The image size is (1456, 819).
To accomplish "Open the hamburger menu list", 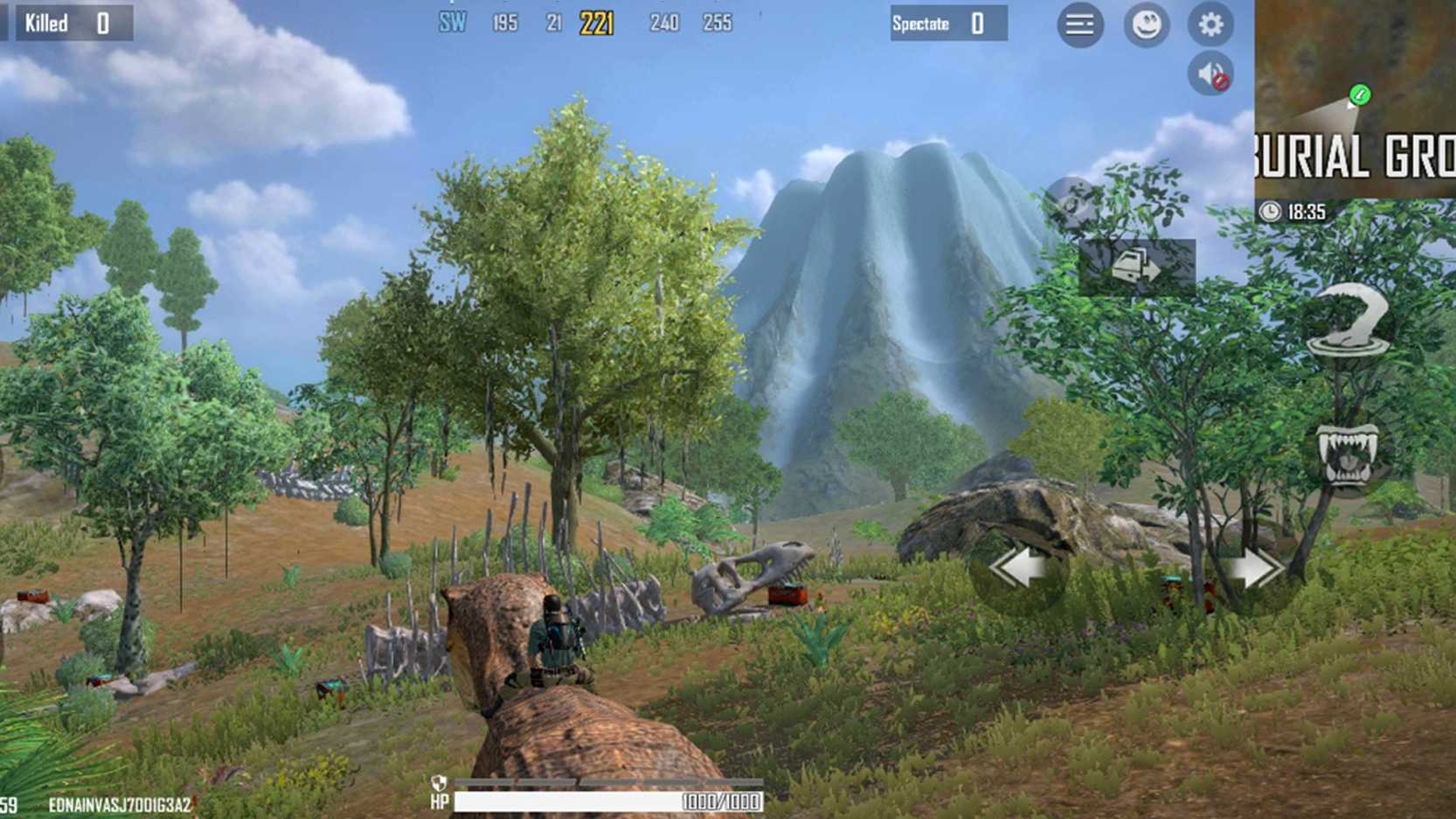I will coord(1079,24).
